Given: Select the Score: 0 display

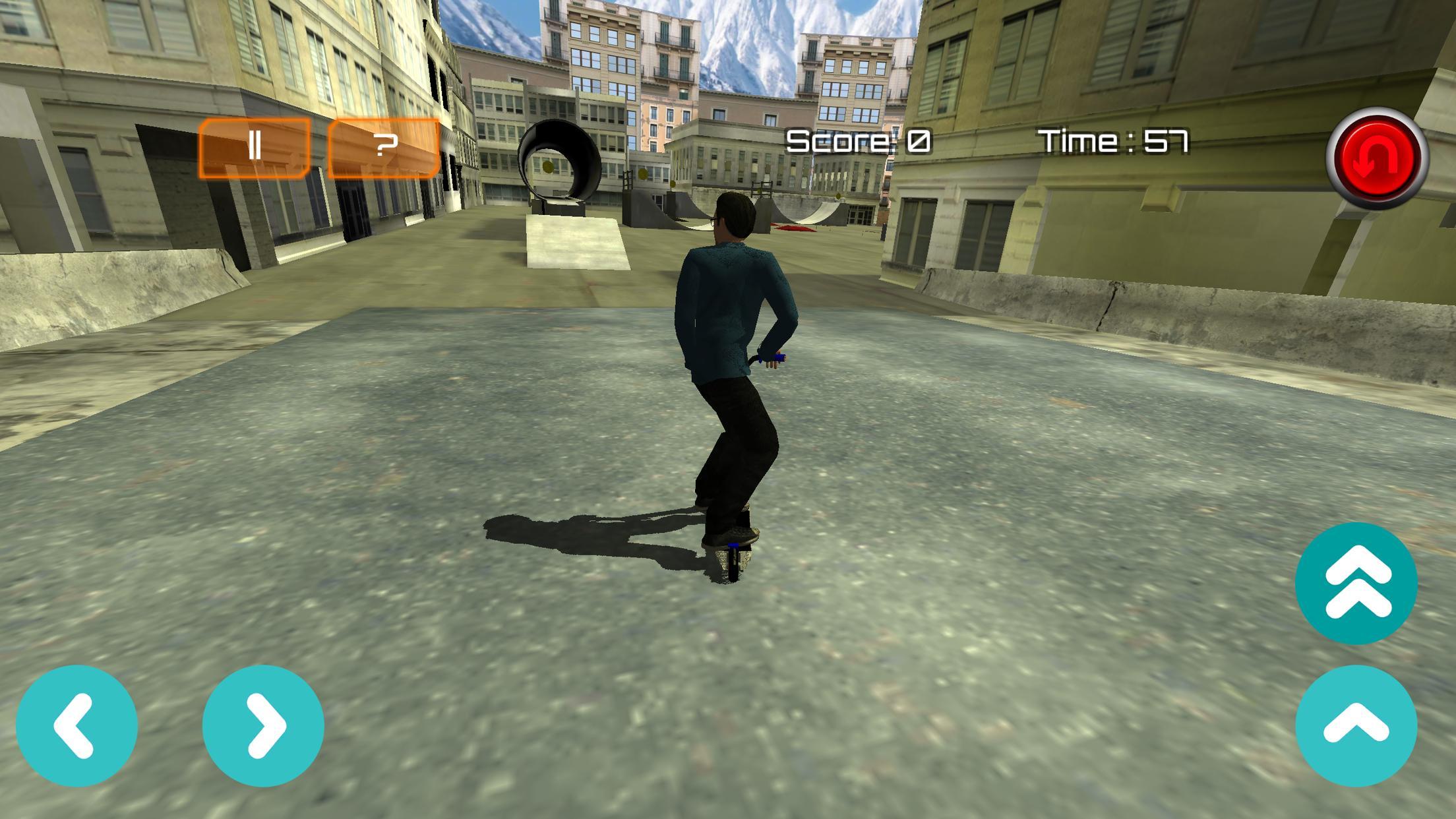Looking at the screenshot, I should [856, 140].
